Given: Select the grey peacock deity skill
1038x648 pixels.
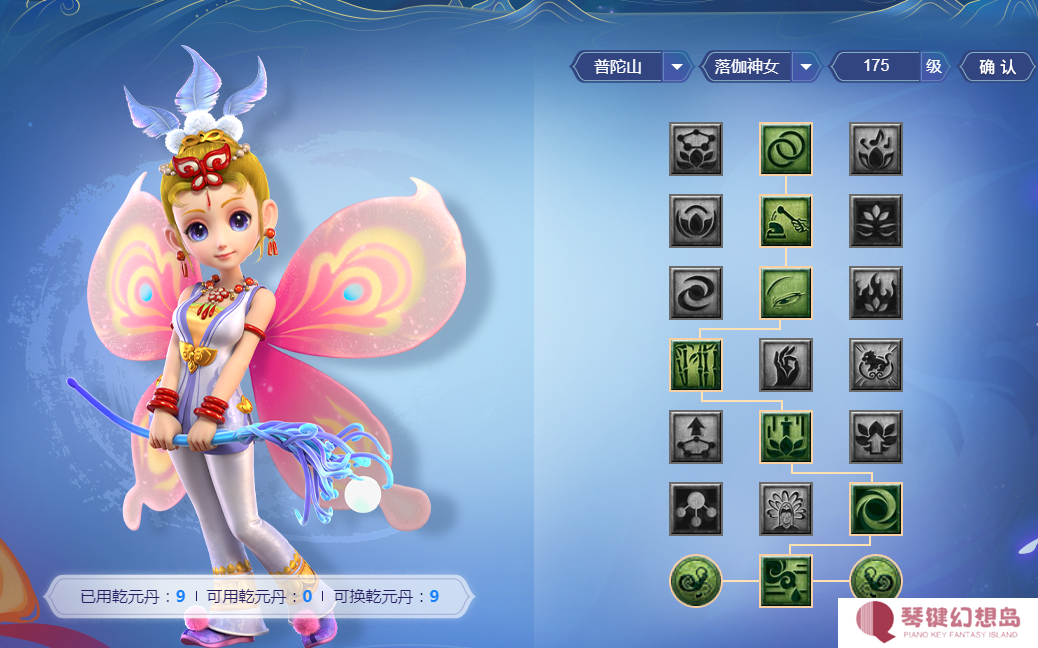Looking at the screenshot, I should coord(786,509).
